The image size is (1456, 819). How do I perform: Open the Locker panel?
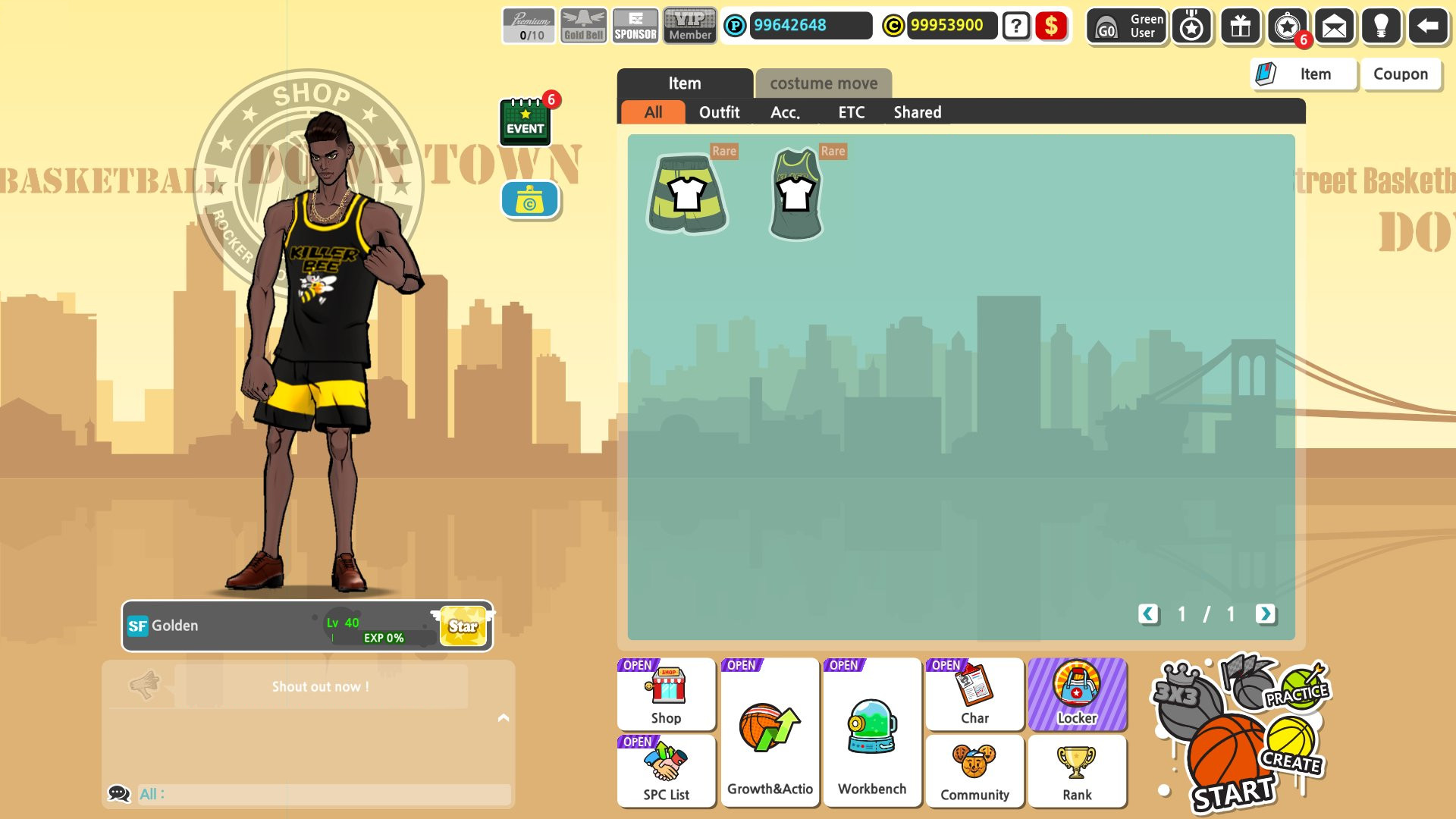coord(1078,694)
